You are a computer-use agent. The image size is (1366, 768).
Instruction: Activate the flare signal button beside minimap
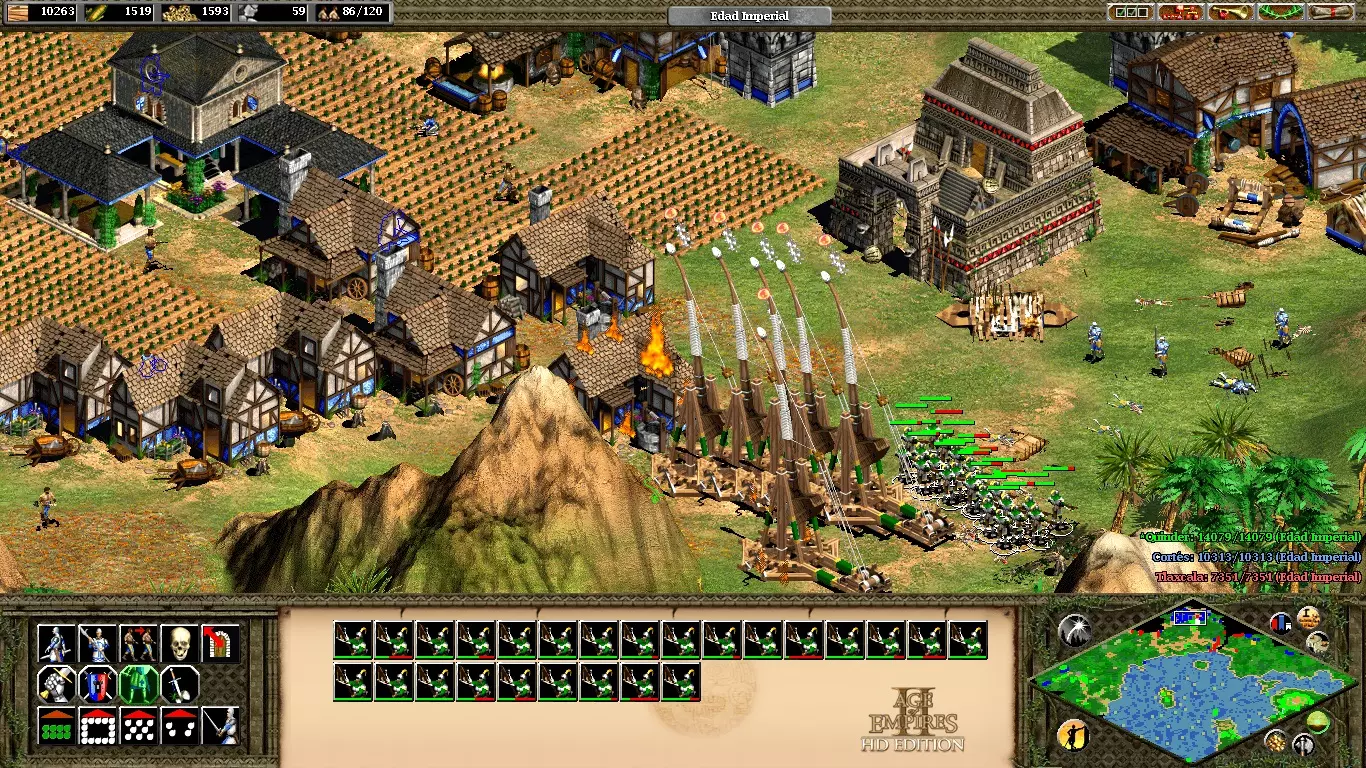(1073, 630)
